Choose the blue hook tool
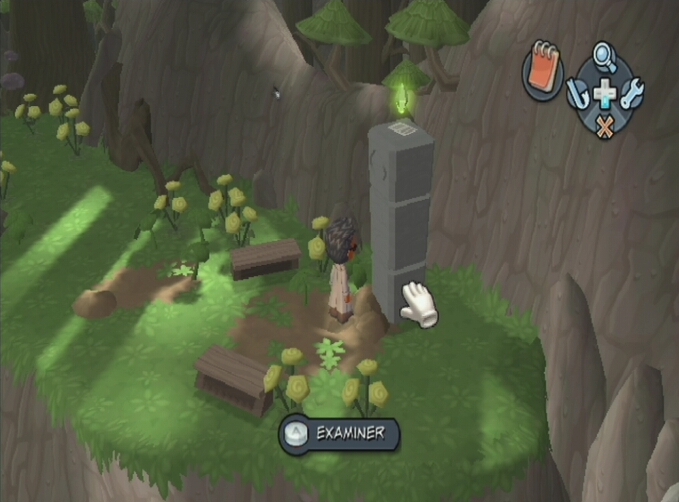 579,94
